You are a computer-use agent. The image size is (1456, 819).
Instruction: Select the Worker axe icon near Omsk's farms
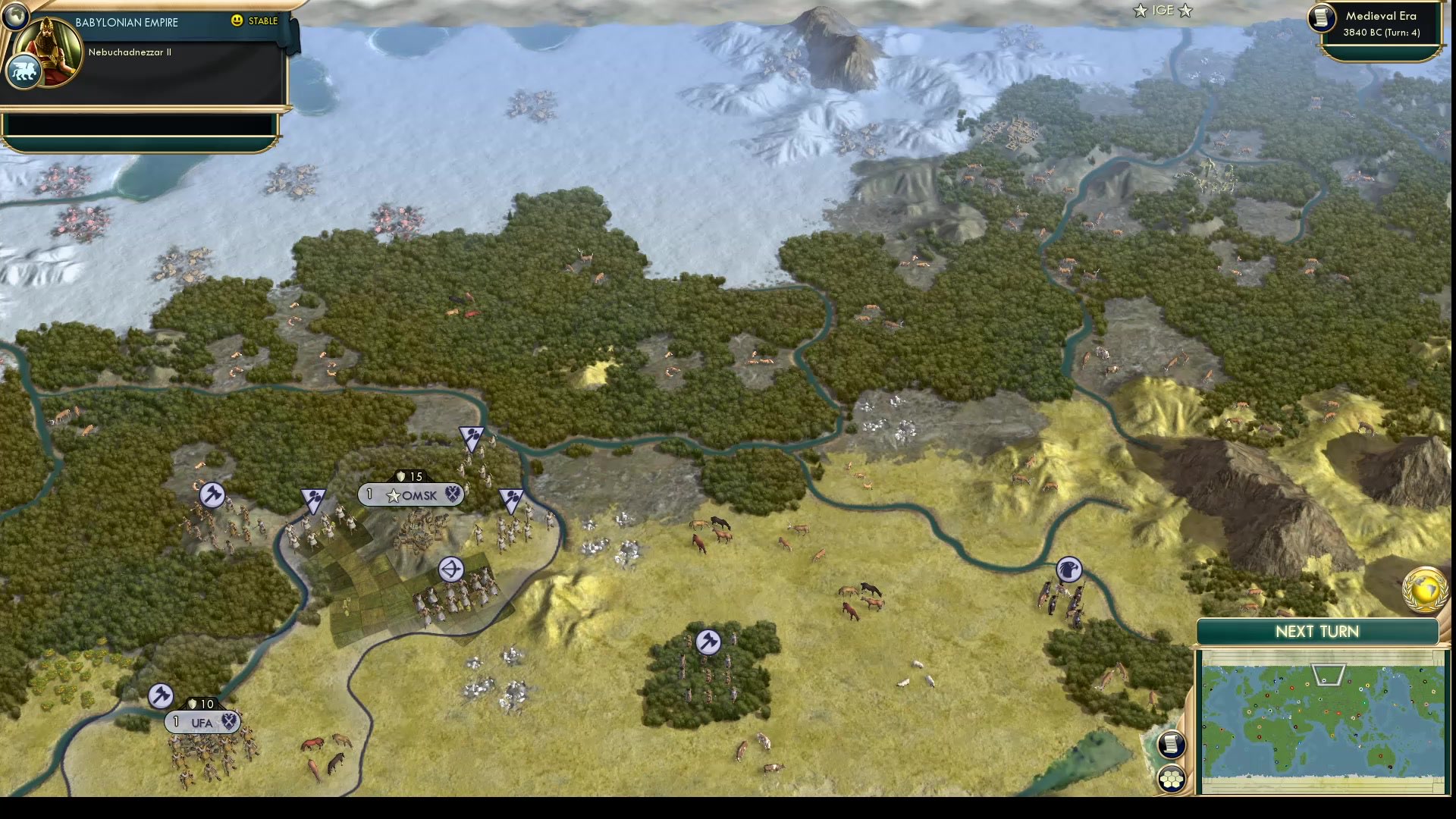[x=211, y=494]
